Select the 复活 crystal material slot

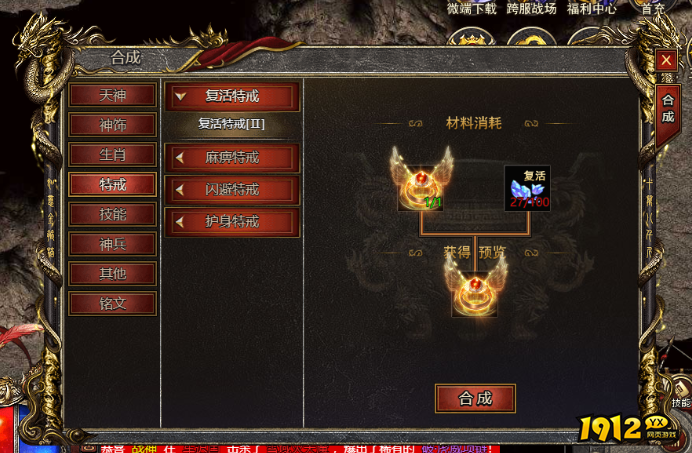(x=527, y=188)
